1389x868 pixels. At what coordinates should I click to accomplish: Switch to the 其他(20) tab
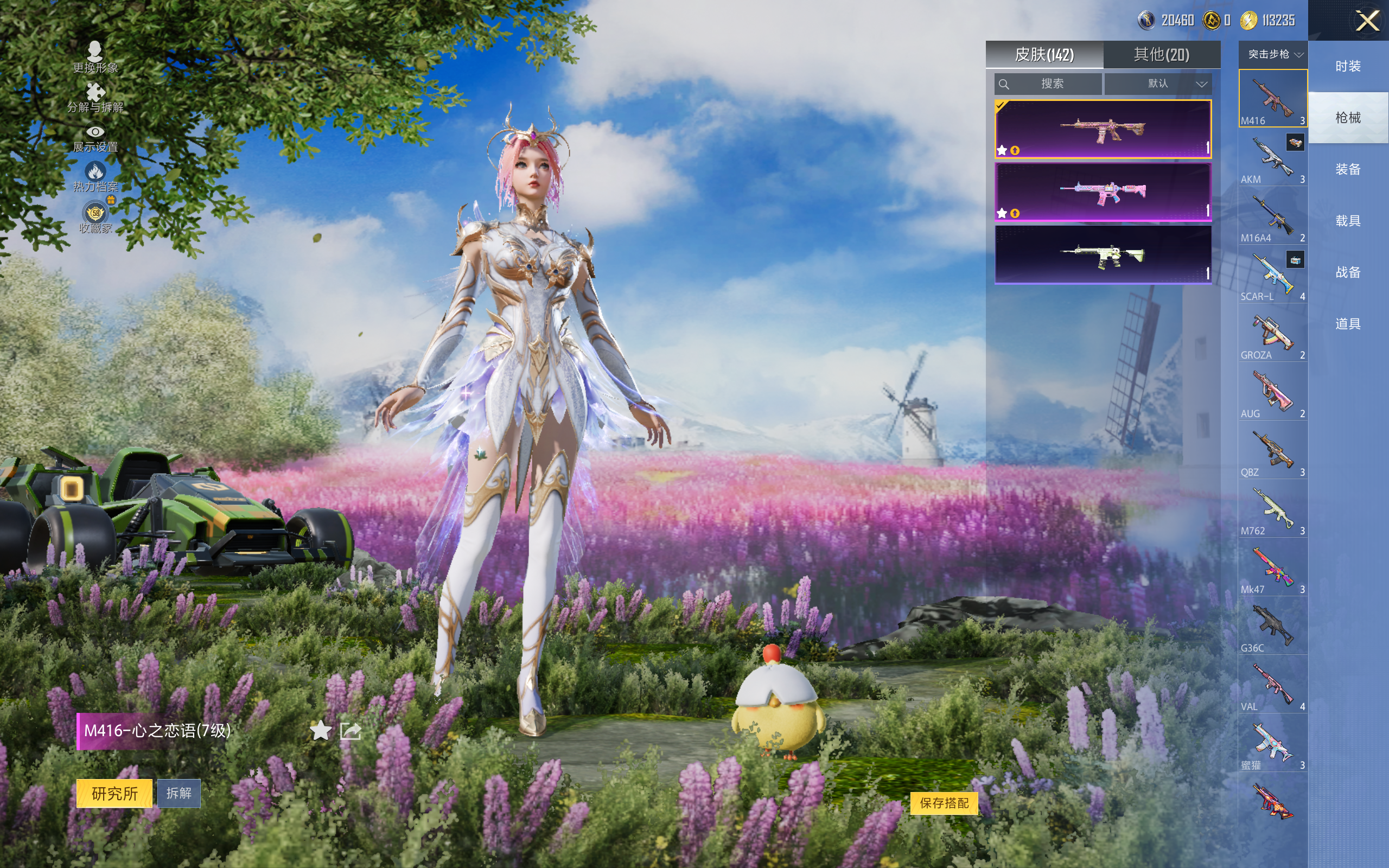1161,55
